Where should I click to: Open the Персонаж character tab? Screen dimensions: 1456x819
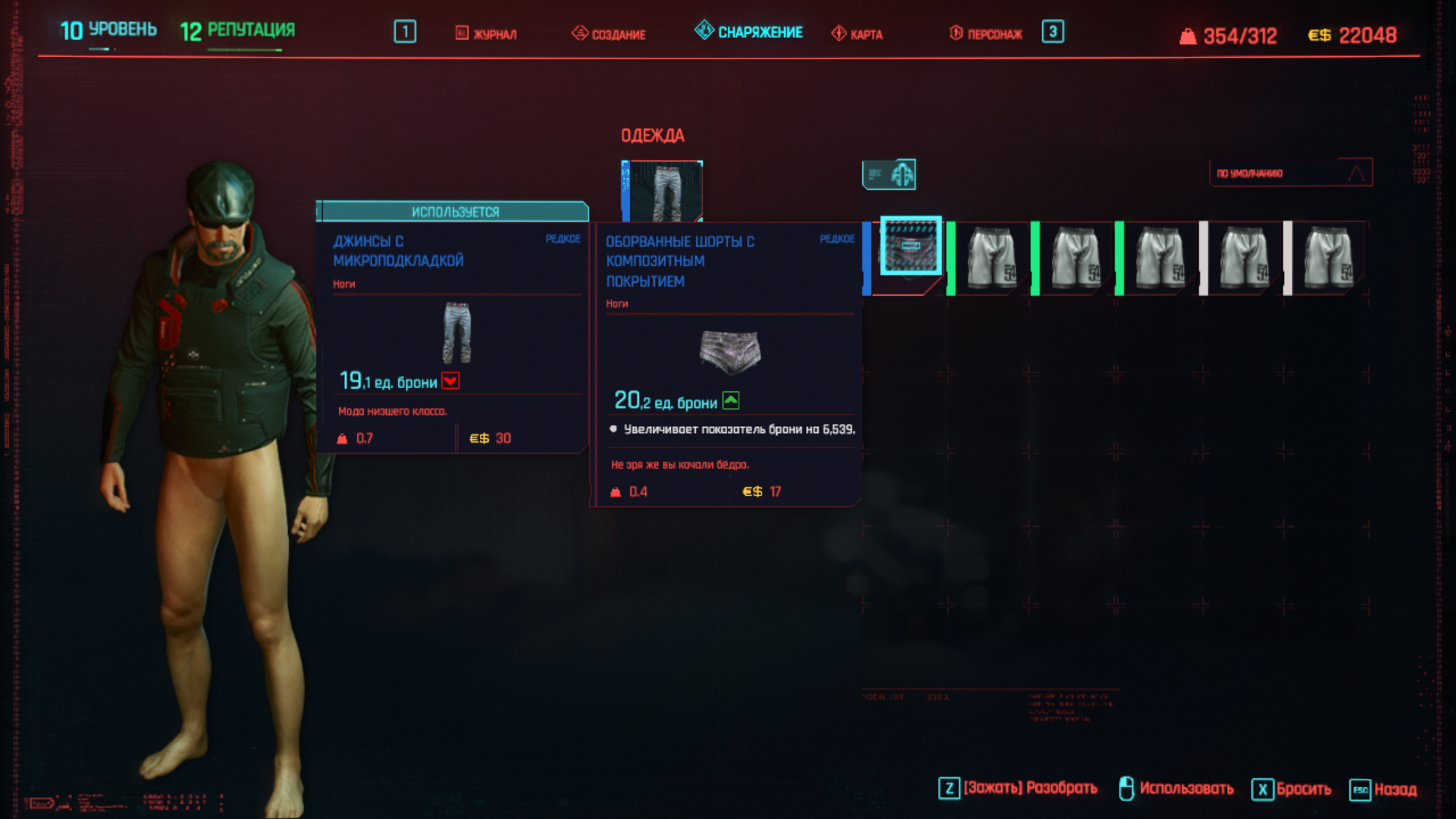point(986,33)
